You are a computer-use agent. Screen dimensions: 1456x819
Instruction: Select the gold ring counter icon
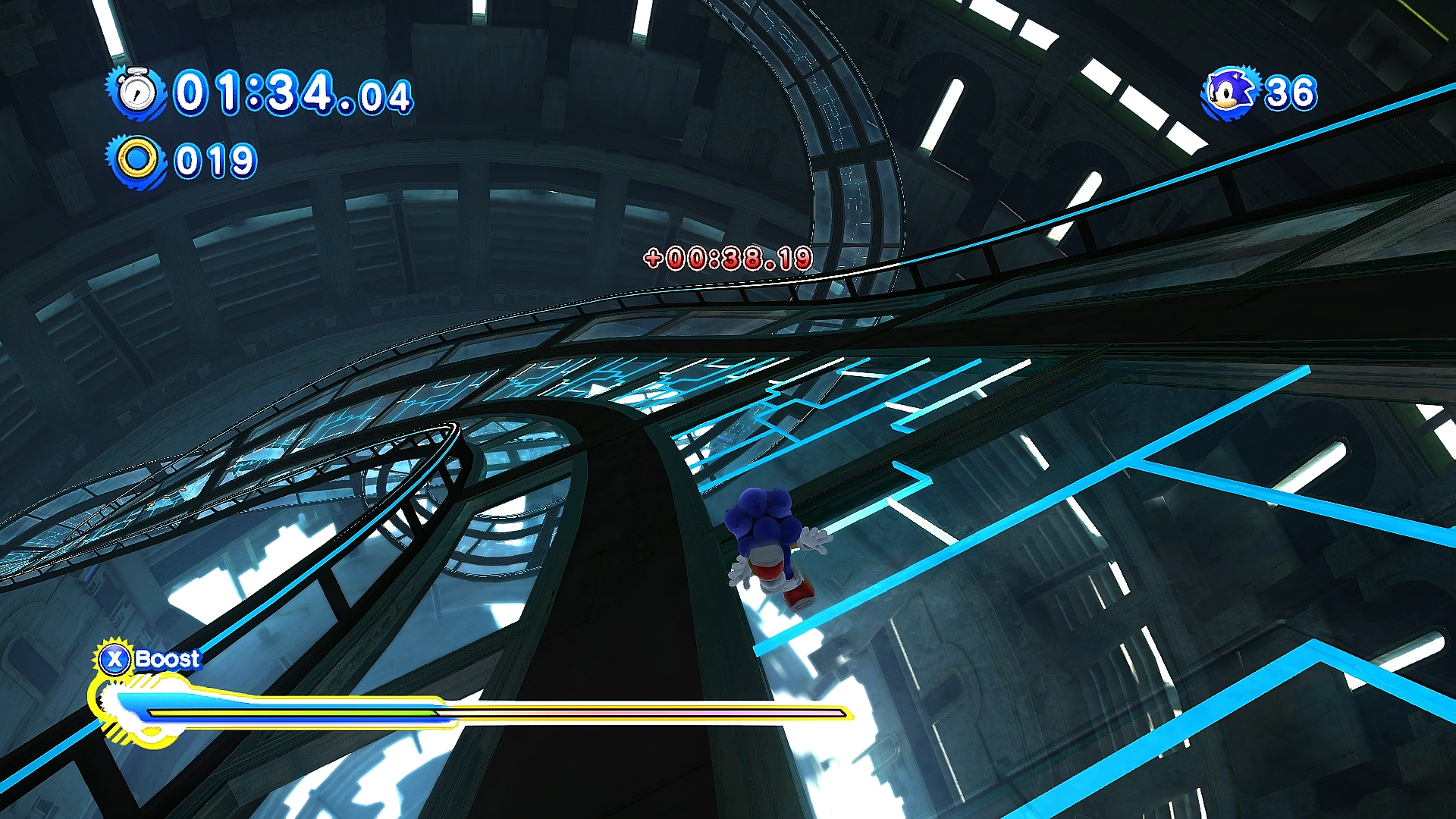(137, 160)
